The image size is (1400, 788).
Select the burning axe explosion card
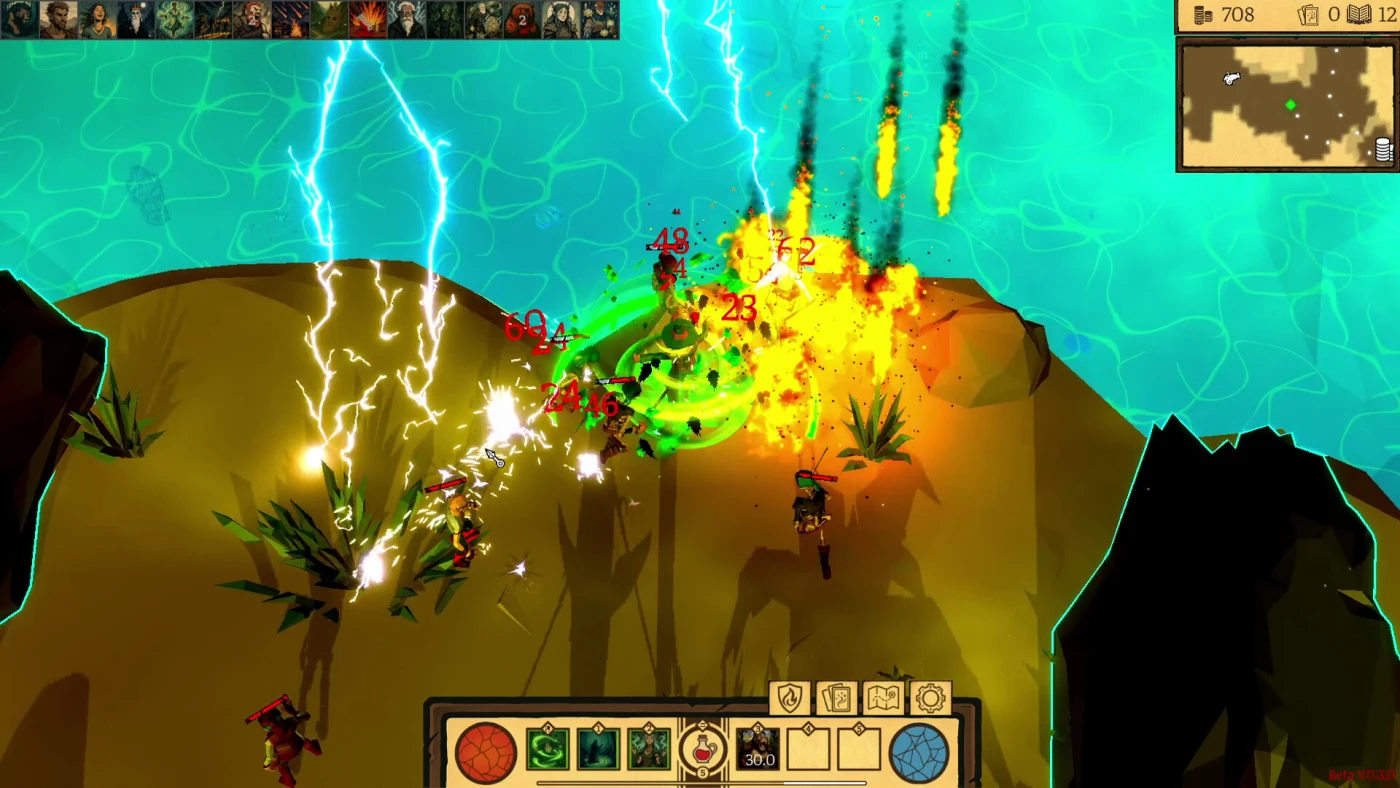coord(367,19)
